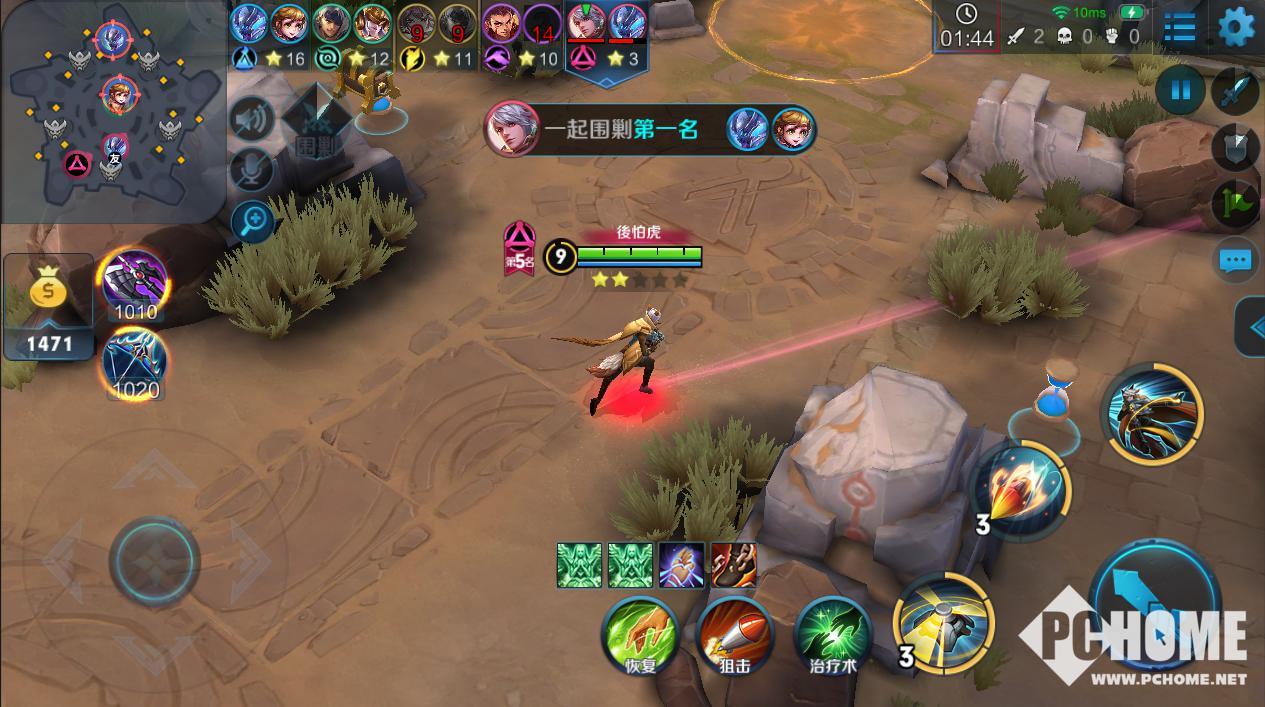Tap the magnifying glass zoom button
Viewport: 1265px width, 707px height.
(x=252, y=222)
